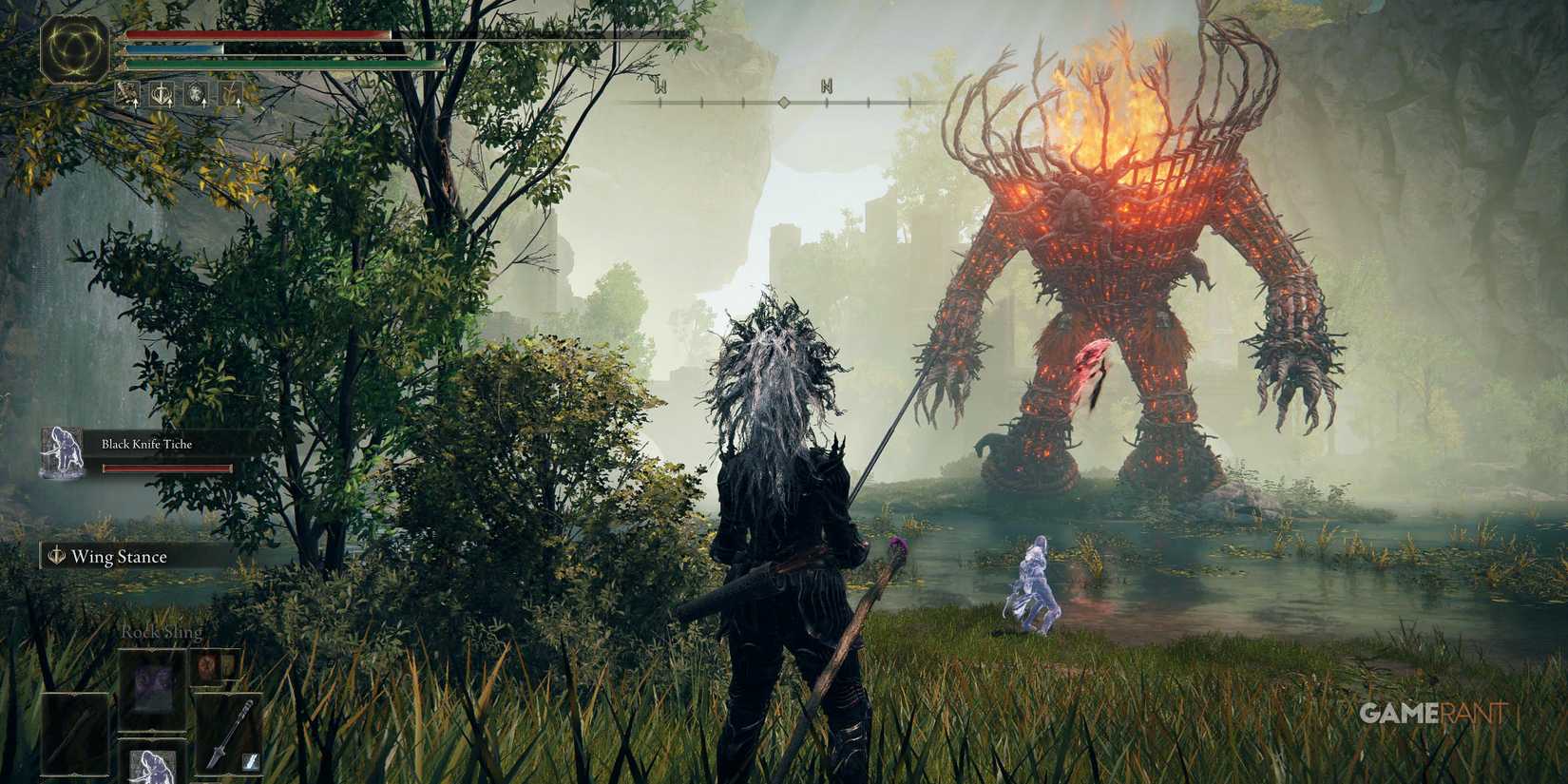This screenshot has width=1568, height=784.
Task: Toggle the dragon-crest status effect icon
Action: click(197, 93)
